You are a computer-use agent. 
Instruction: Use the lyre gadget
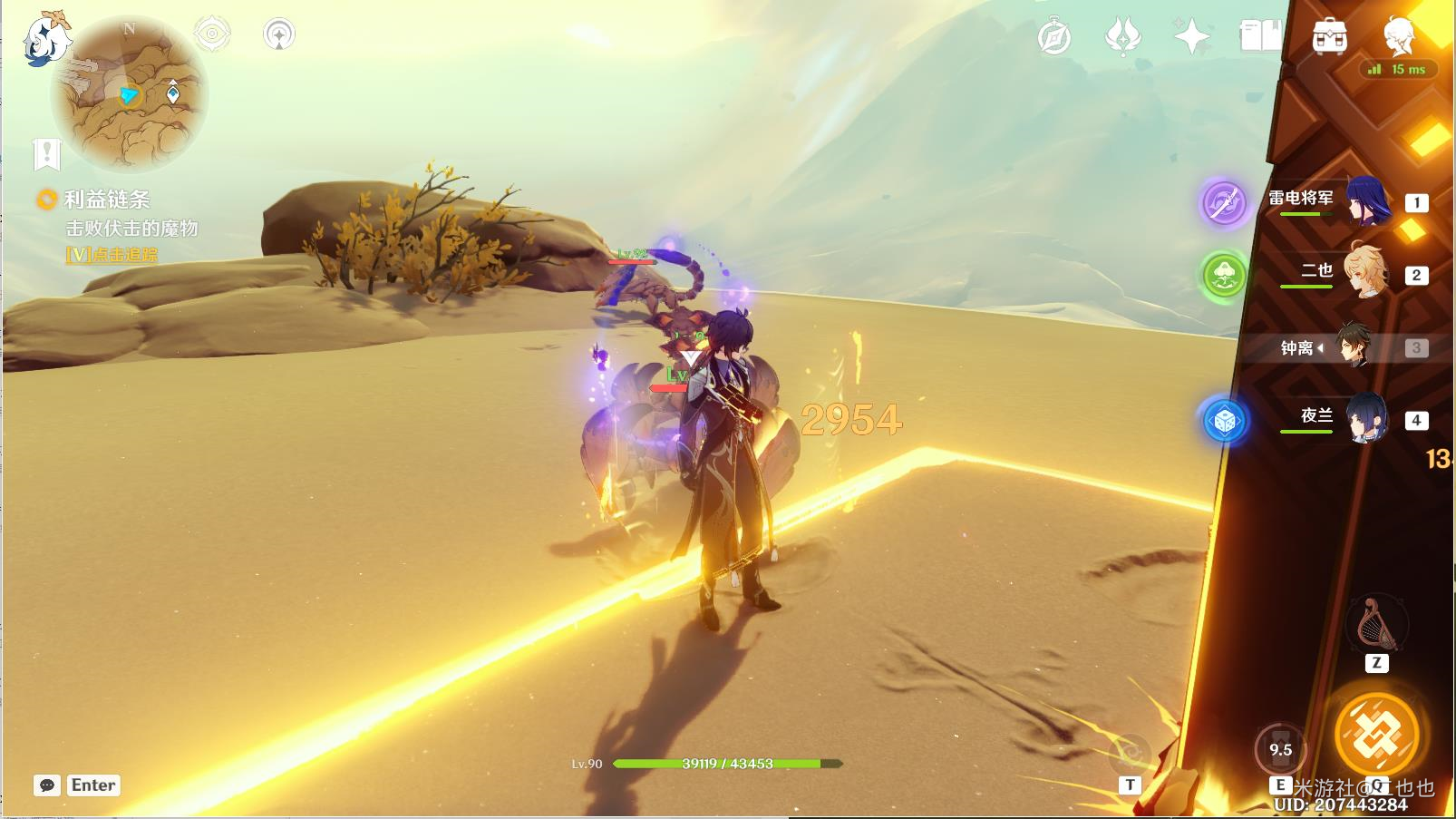[1376, 624]
